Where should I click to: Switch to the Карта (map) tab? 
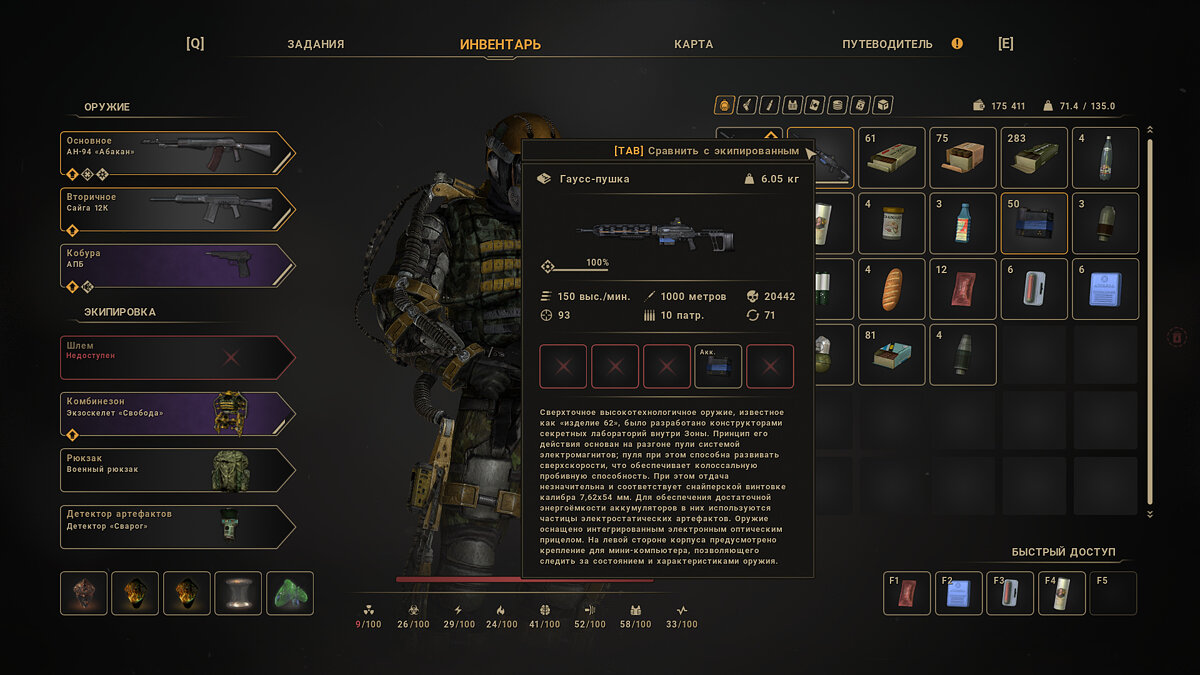pos(693,44)
